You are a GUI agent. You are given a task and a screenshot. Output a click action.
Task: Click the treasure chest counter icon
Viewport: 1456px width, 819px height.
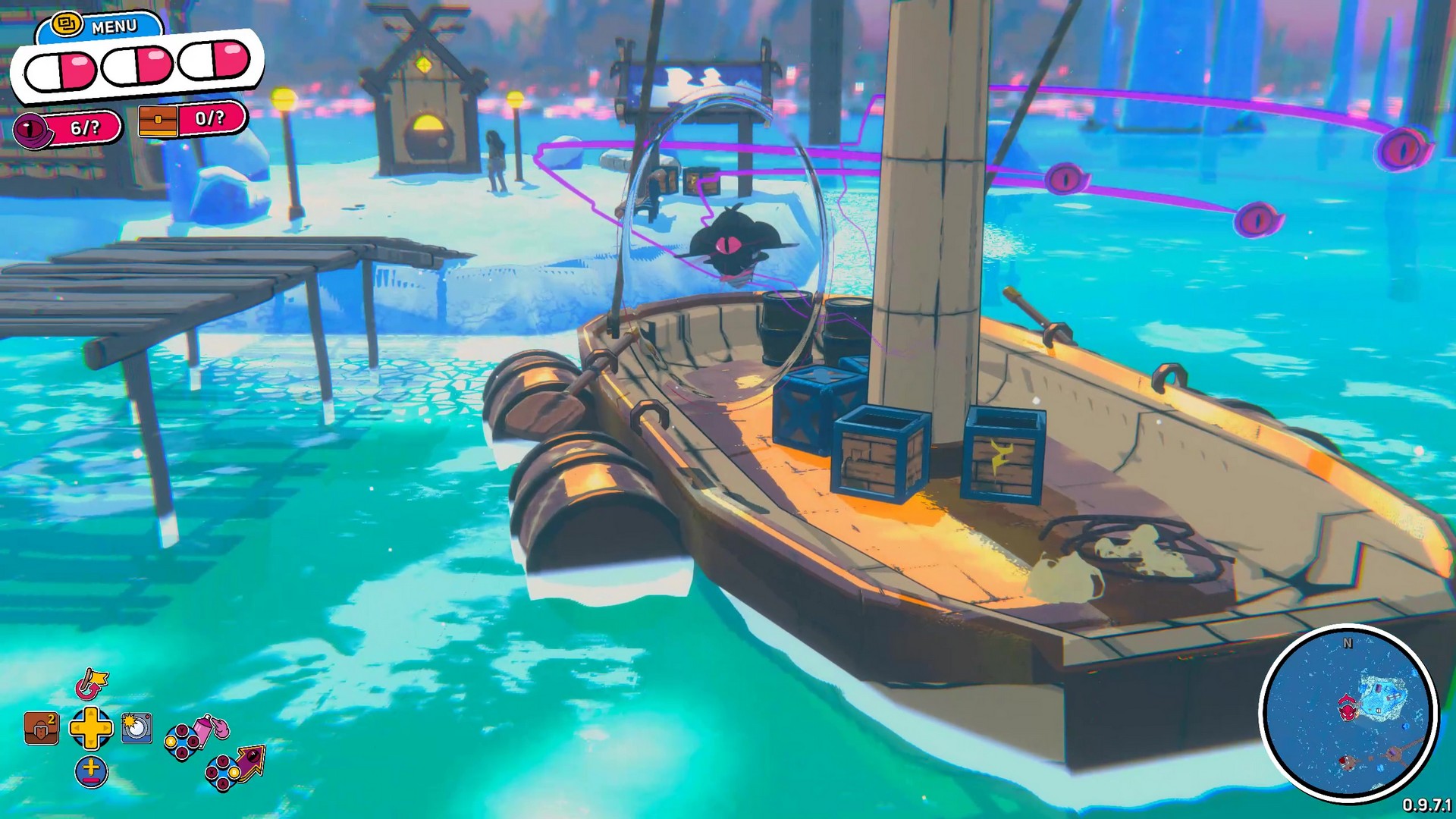[158, 121]
